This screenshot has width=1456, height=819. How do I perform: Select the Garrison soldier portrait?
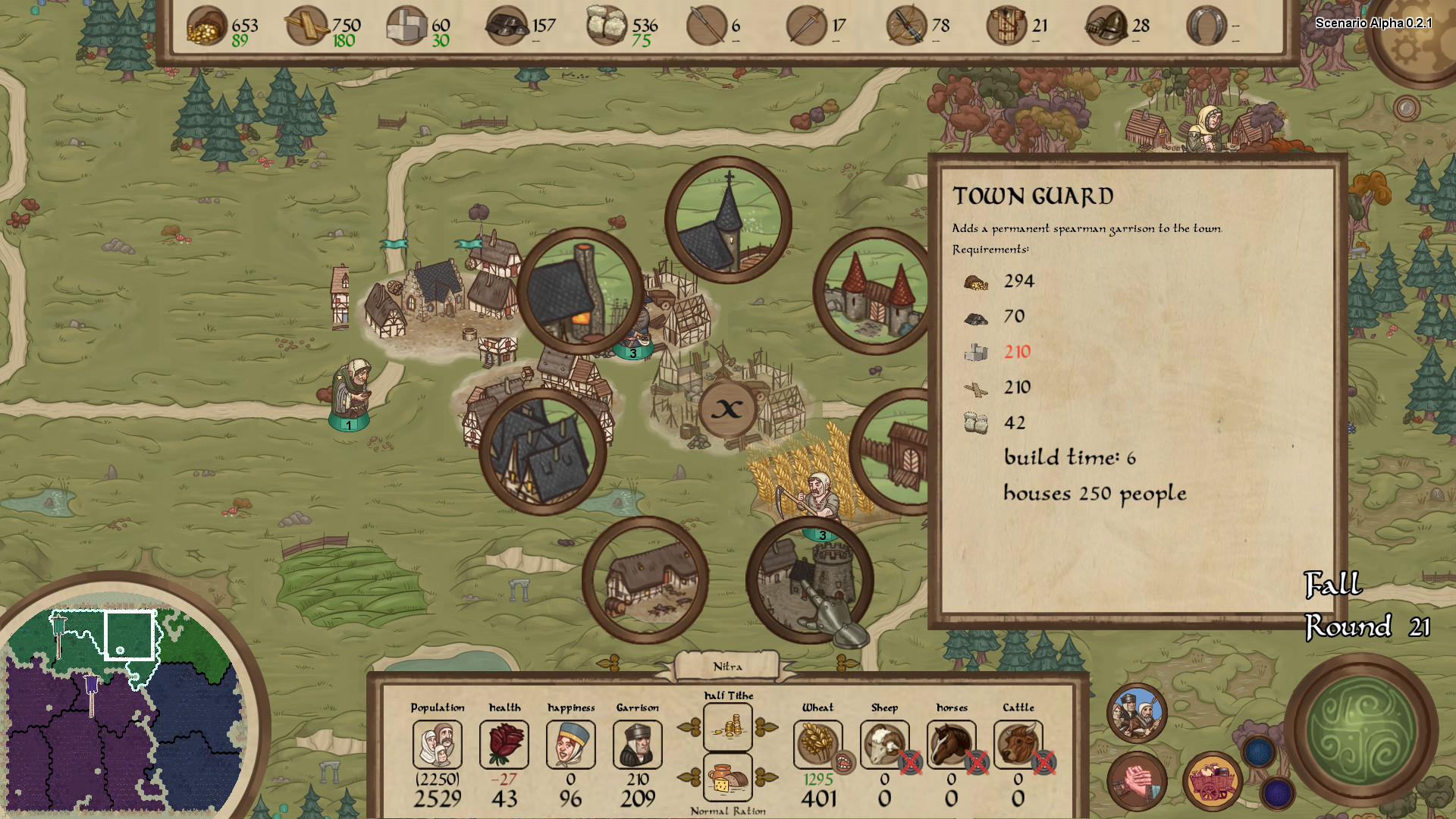pos(637,744)
